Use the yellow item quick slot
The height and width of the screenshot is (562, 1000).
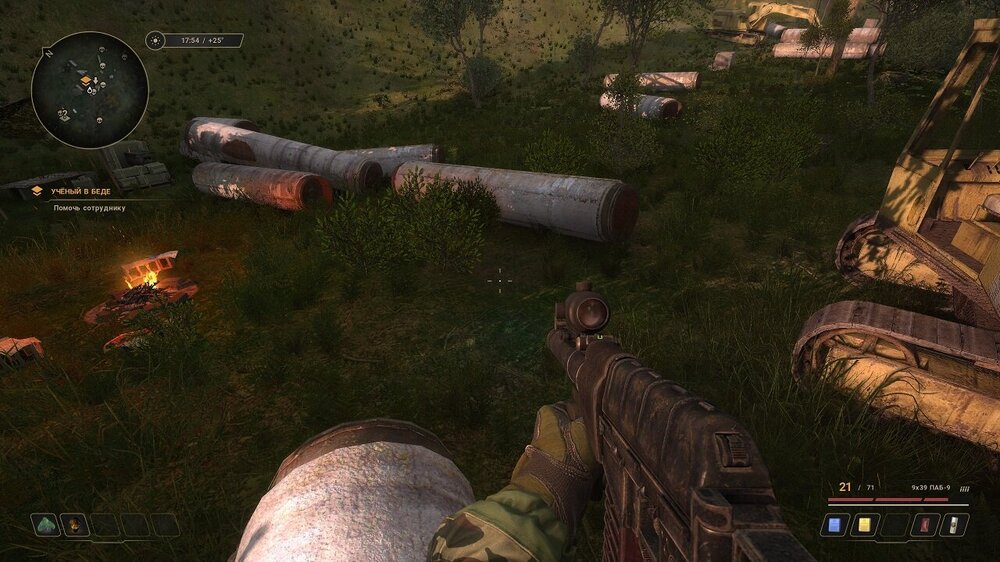pyautogui.click(x=864, y=524)
